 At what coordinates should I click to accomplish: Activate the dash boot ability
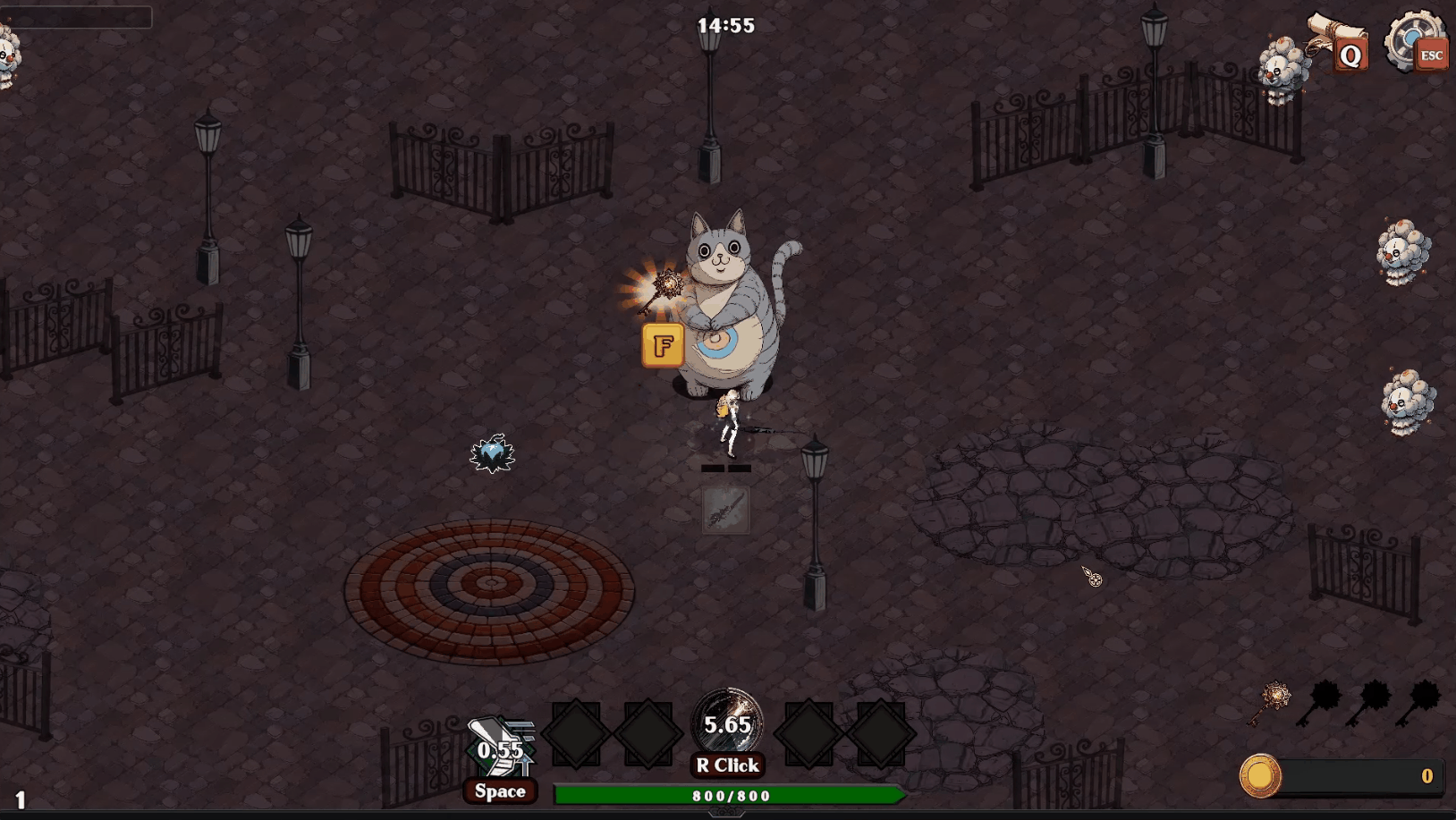coord(500,747)
